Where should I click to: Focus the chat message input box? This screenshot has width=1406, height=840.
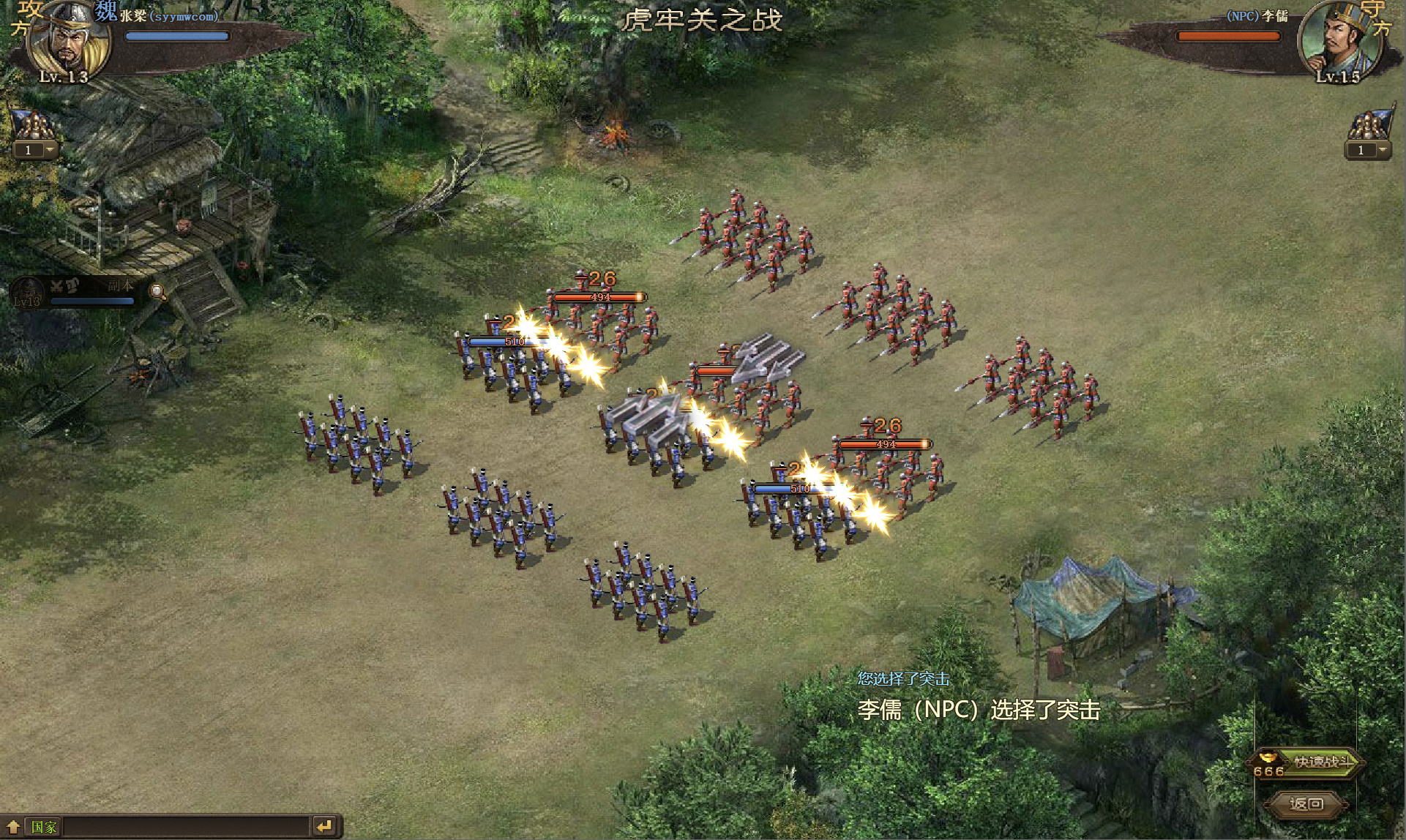point(187,827)
